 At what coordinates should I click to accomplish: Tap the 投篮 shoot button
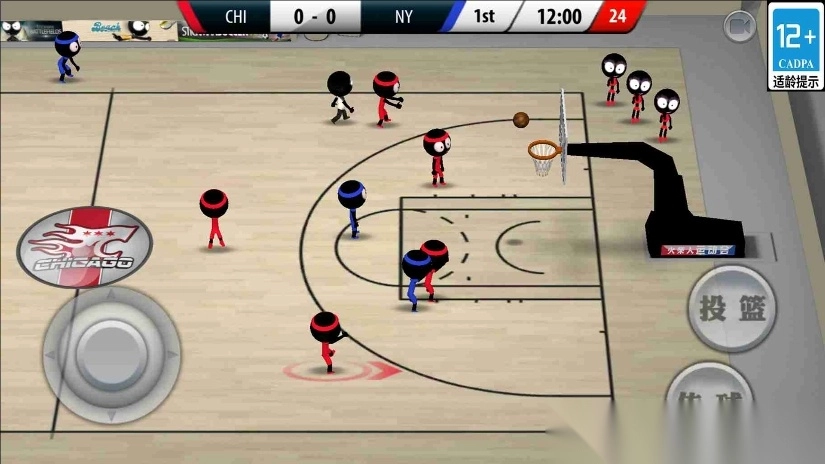[x=732, y=308]
